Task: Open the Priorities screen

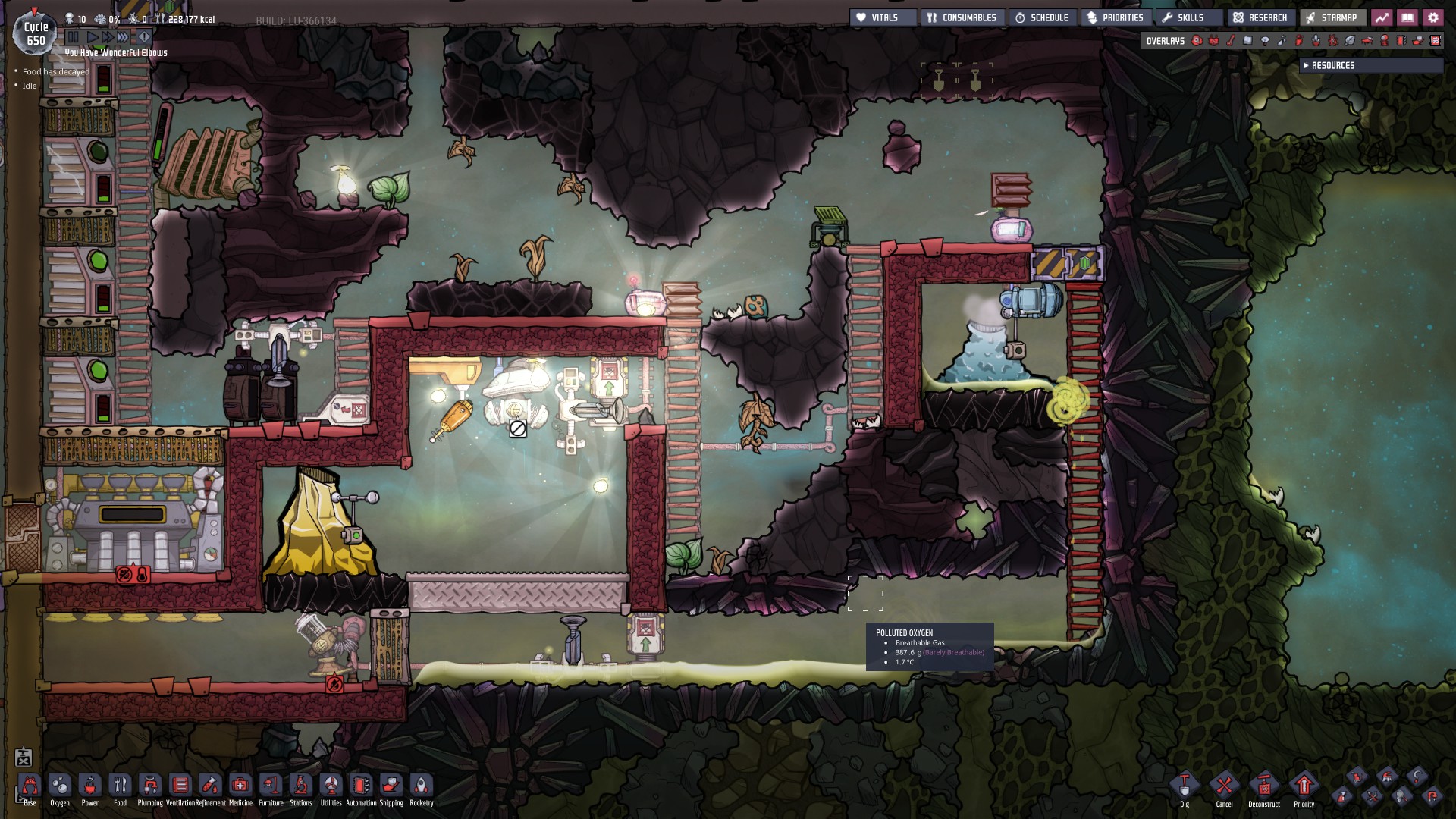Action: pyautogui.click(x=1116, y=17)
